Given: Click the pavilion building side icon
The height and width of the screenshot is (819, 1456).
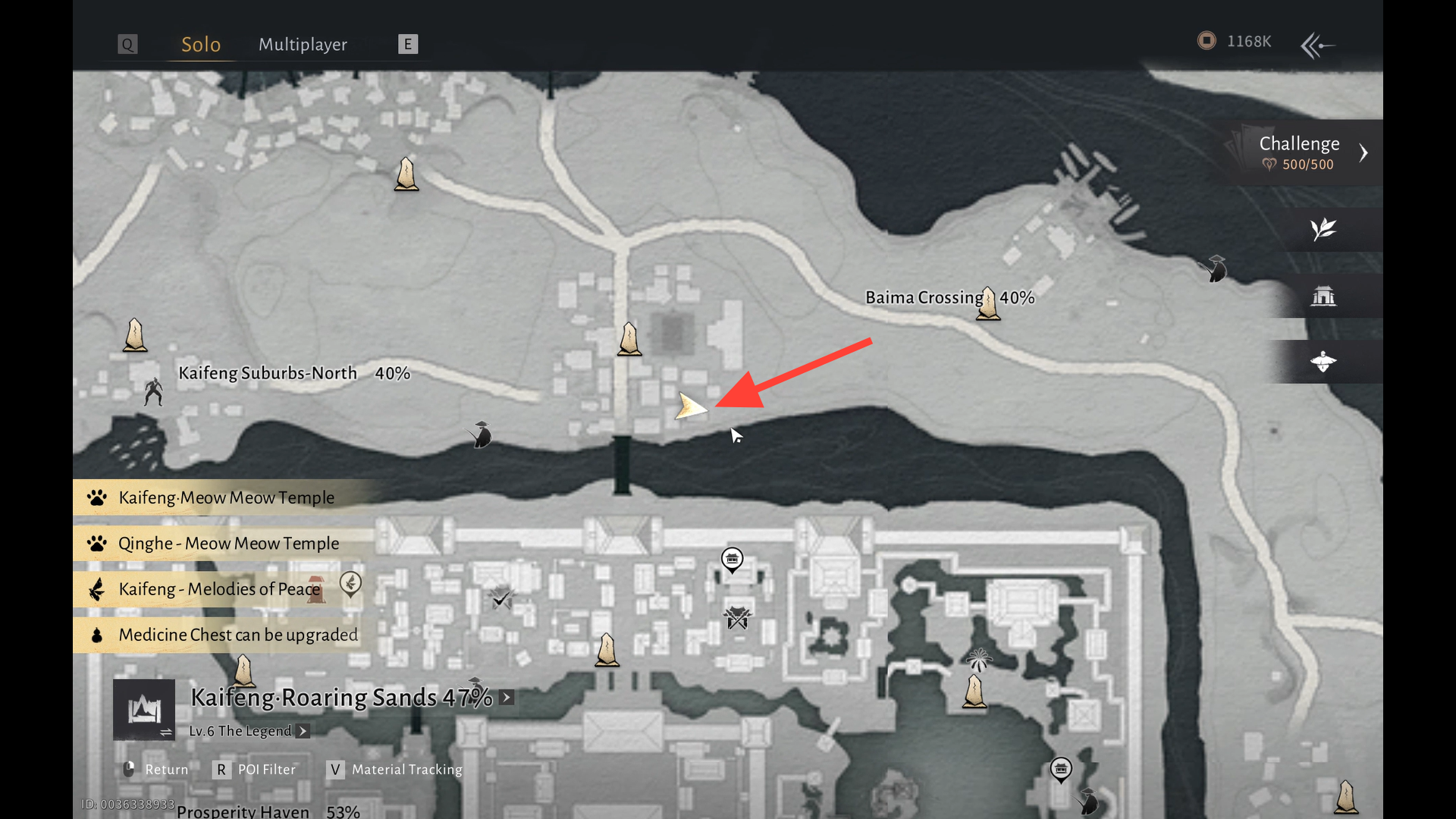Looking at the screenshot, I should (1323, 296).
